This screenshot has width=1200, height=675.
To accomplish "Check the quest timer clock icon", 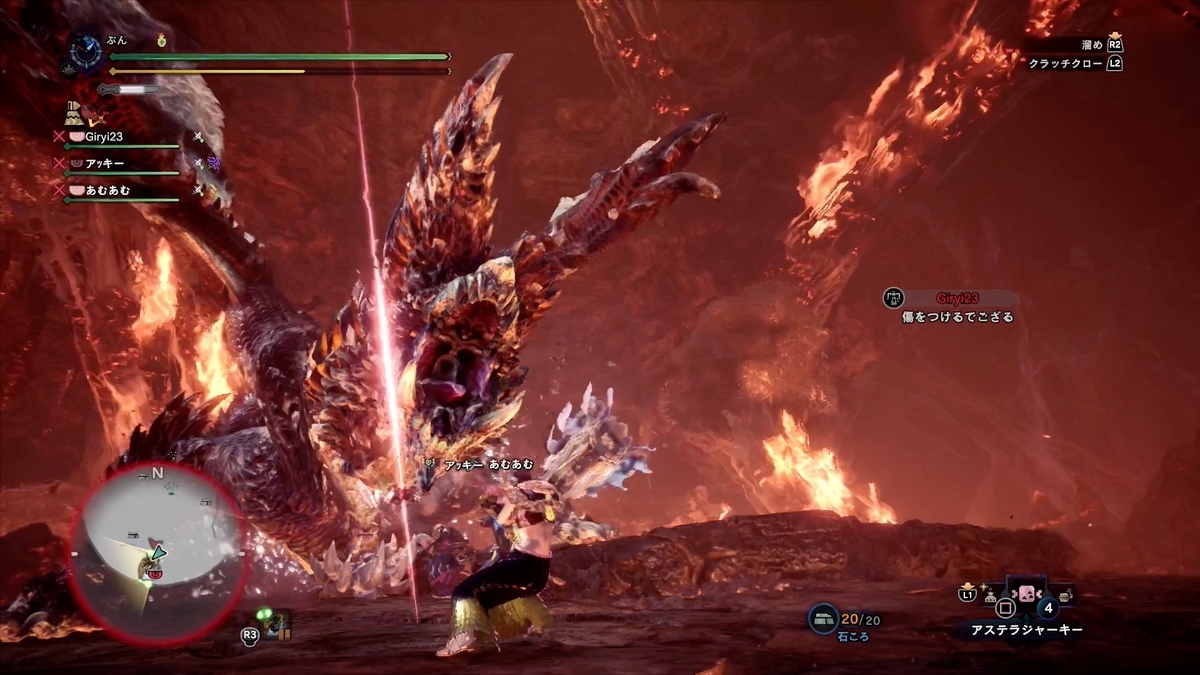I will click(x=86, y=50).
